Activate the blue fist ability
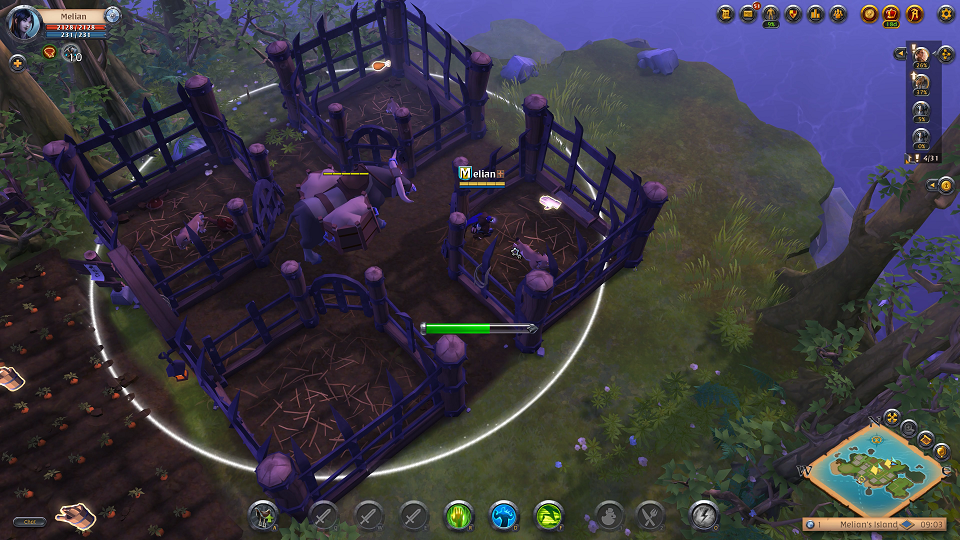Image resolution: width=960 pixels, height=540 pixels. click(x=504, y=515)
